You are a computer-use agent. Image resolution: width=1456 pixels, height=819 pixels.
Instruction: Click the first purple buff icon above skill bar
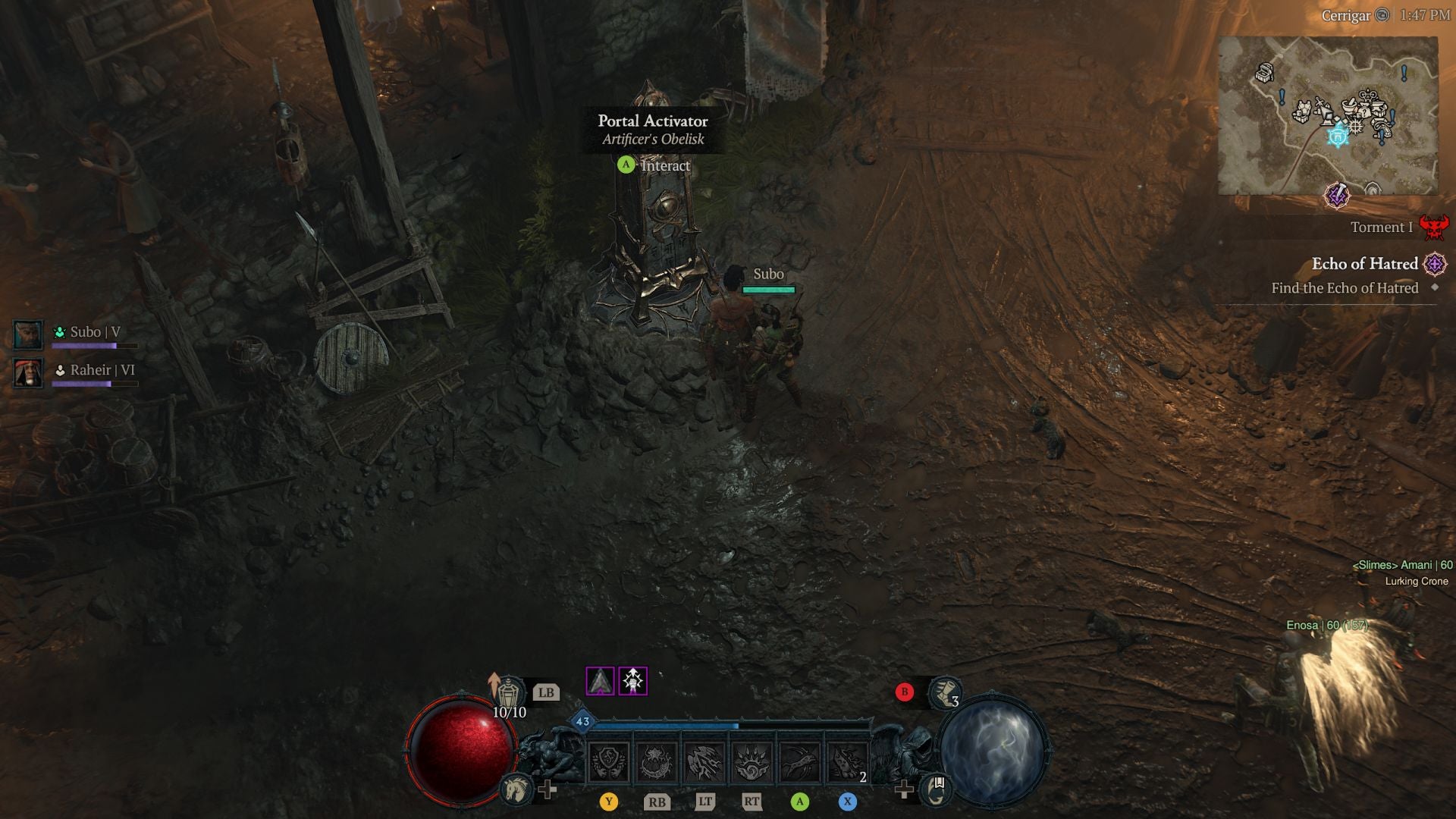click(x=601, y=681)
